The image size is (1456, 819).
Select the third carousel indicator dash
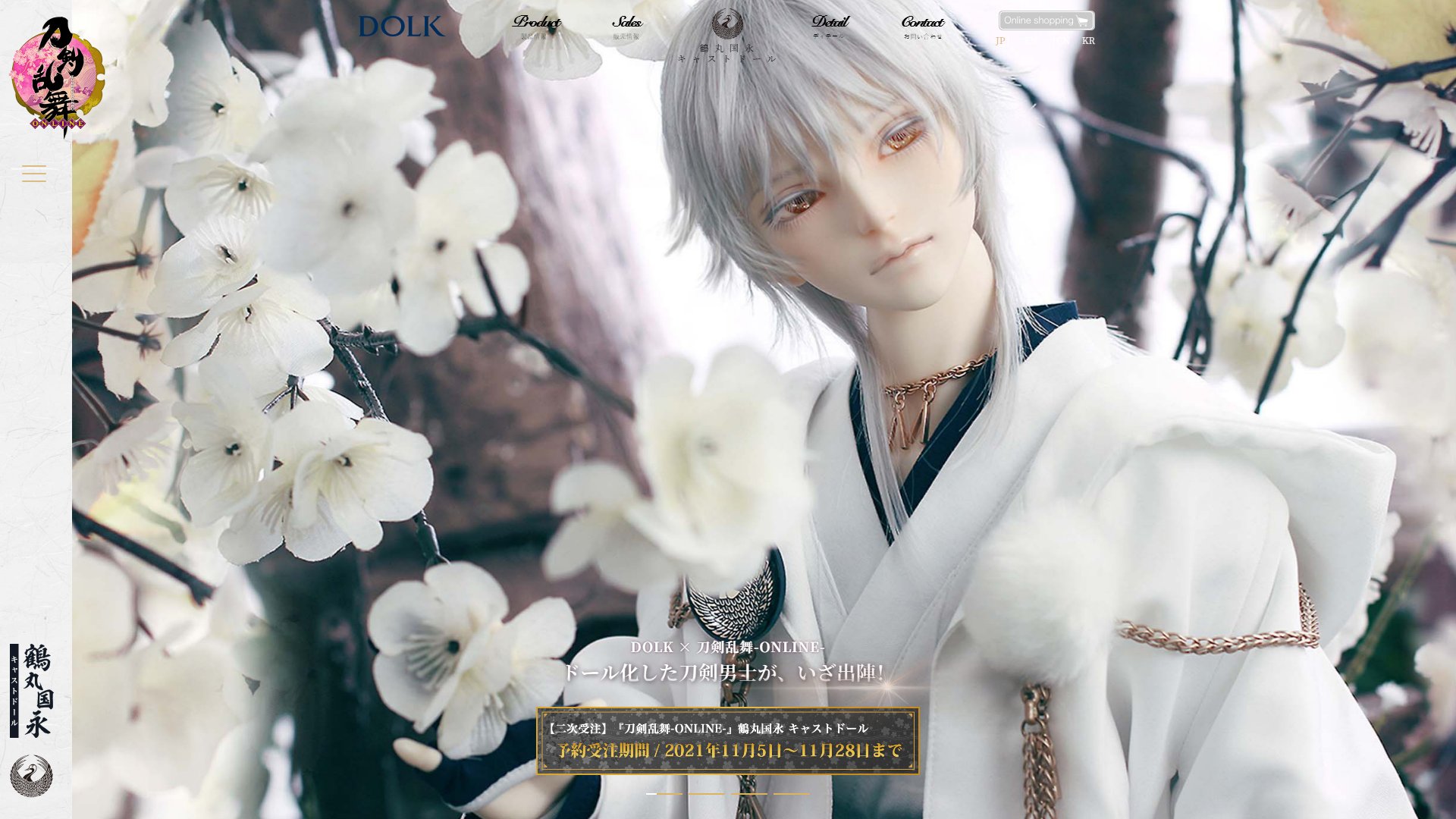(x=749, y=794)
